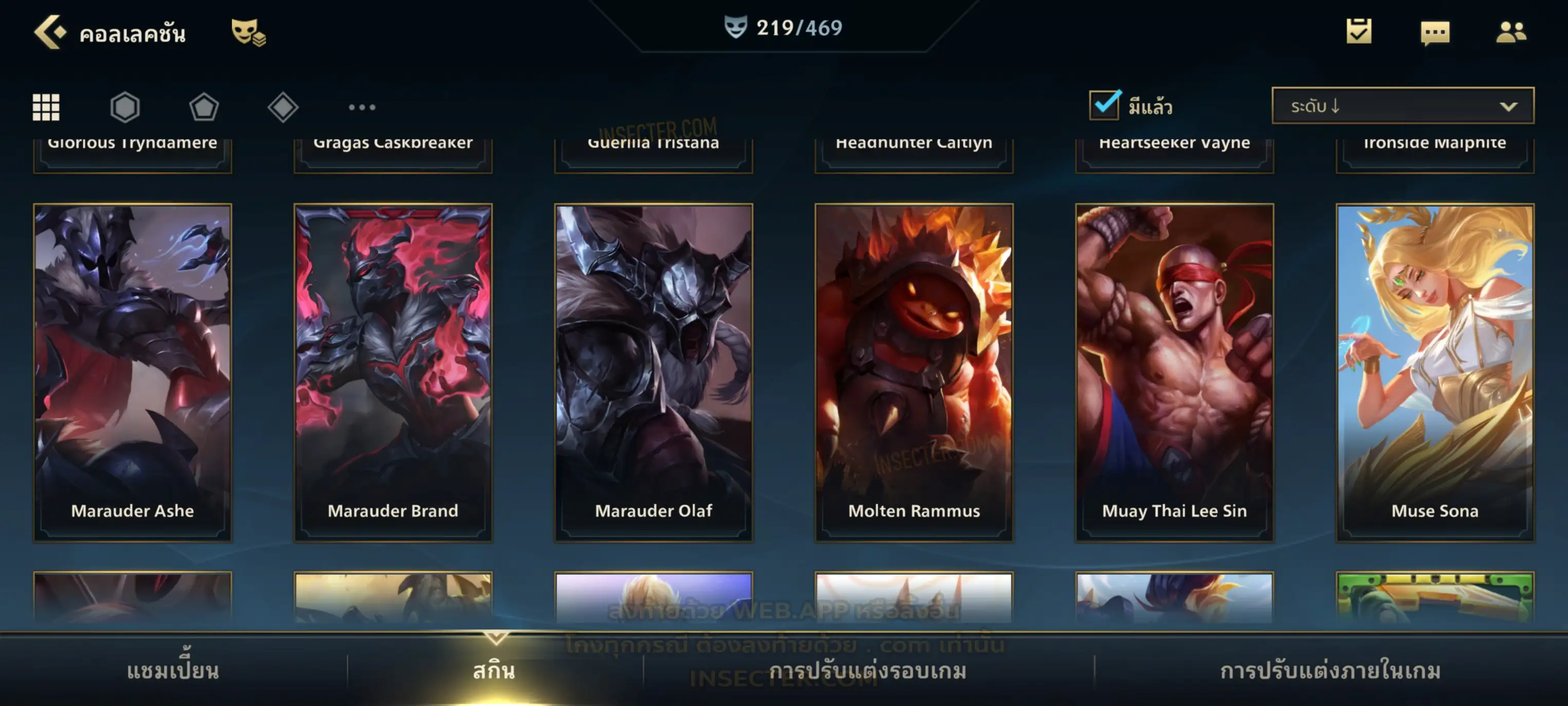View the Marauder Olaf skin card
The image size is (1568, 706).
(x=654, y=372)
